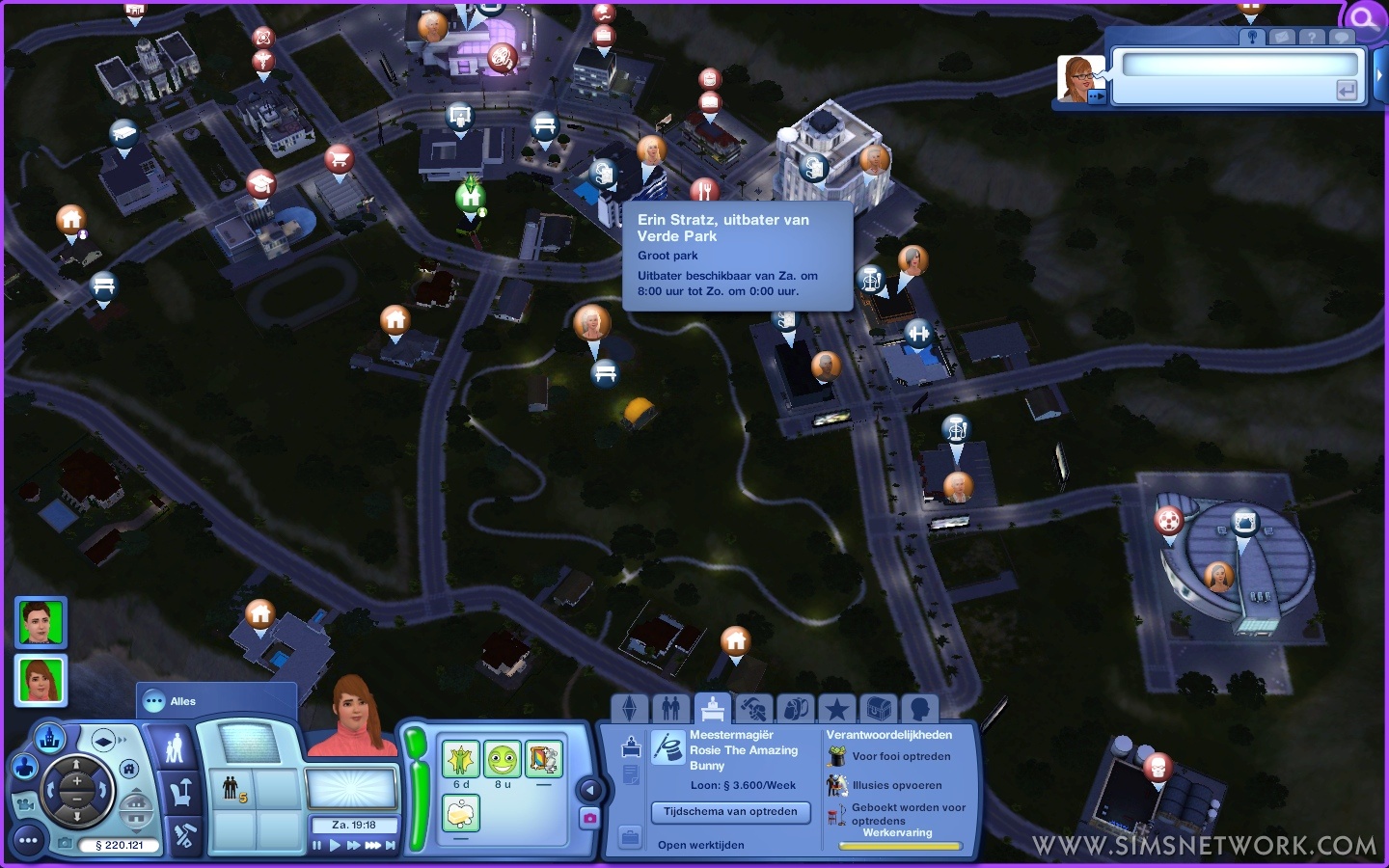Pause the game with the pause button
The width and height of the screenshot is (1389, 868).
(317, 846)
